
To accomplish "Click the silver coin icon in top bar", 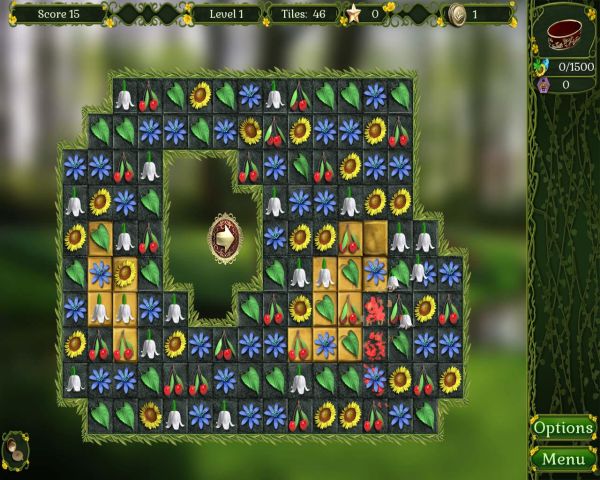I will tap(457, 14).
